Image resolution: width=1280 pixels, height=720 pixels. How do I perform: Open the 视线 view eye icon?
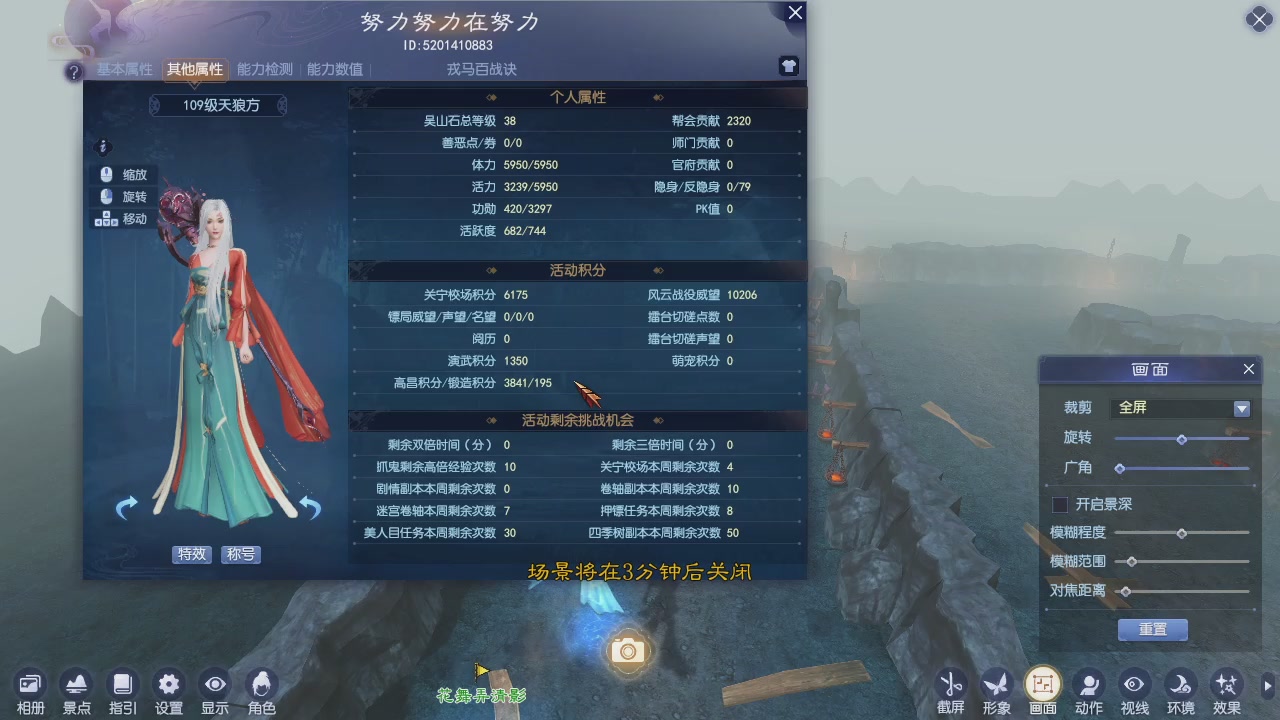tap(1133, 684)
